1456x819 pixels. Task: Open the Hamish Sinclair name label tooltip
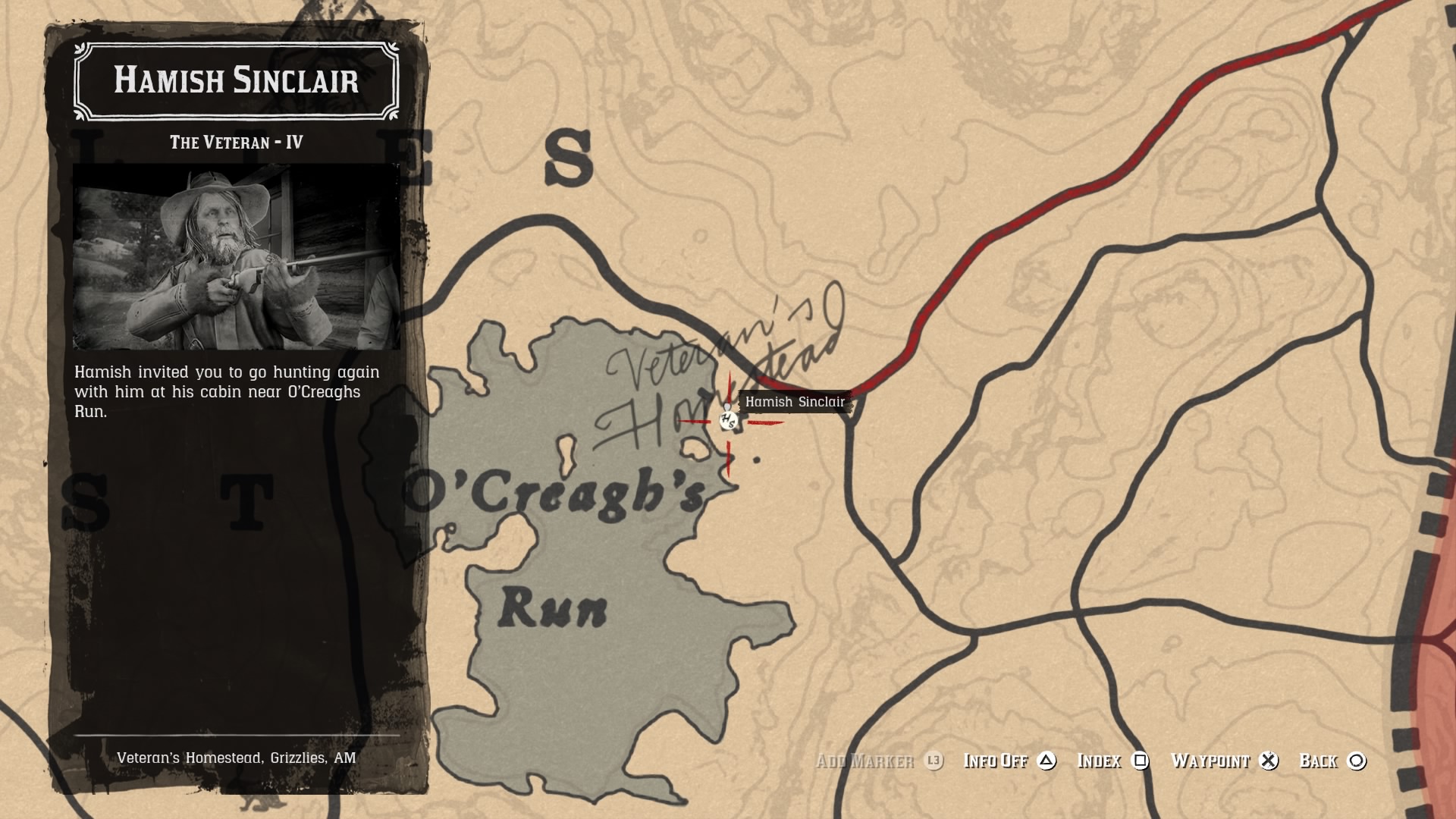point(795,403)
